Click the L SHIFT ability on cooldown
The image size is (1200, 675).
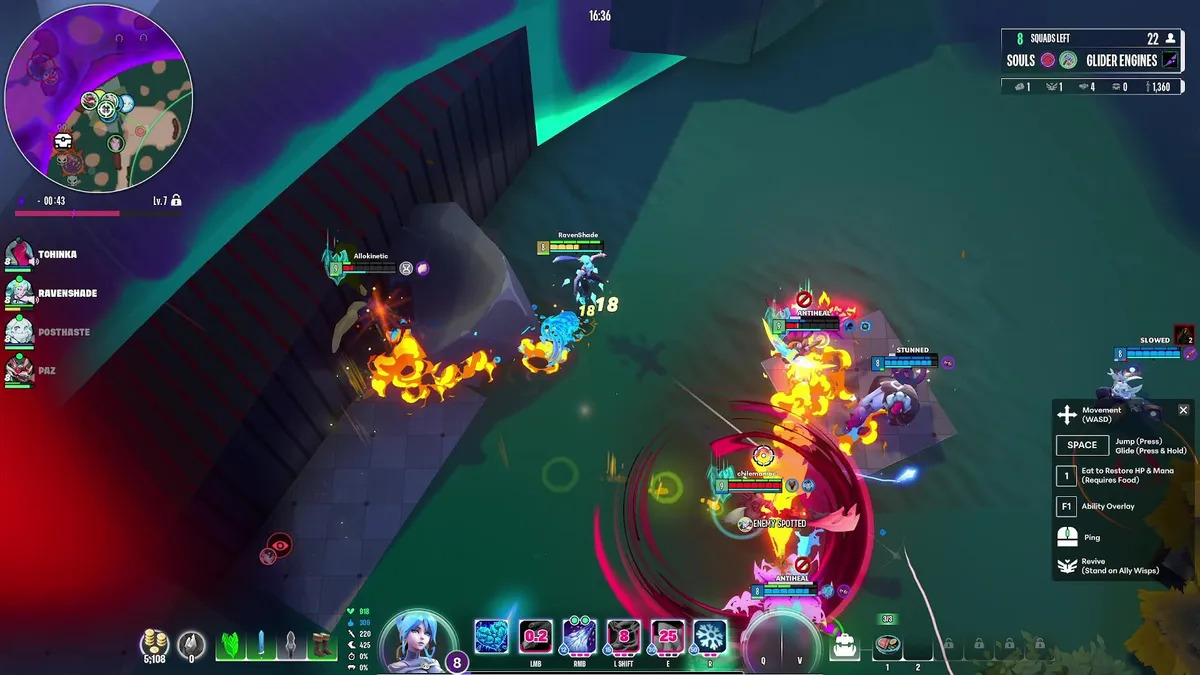pyautogui.click(x=624, y=636)
